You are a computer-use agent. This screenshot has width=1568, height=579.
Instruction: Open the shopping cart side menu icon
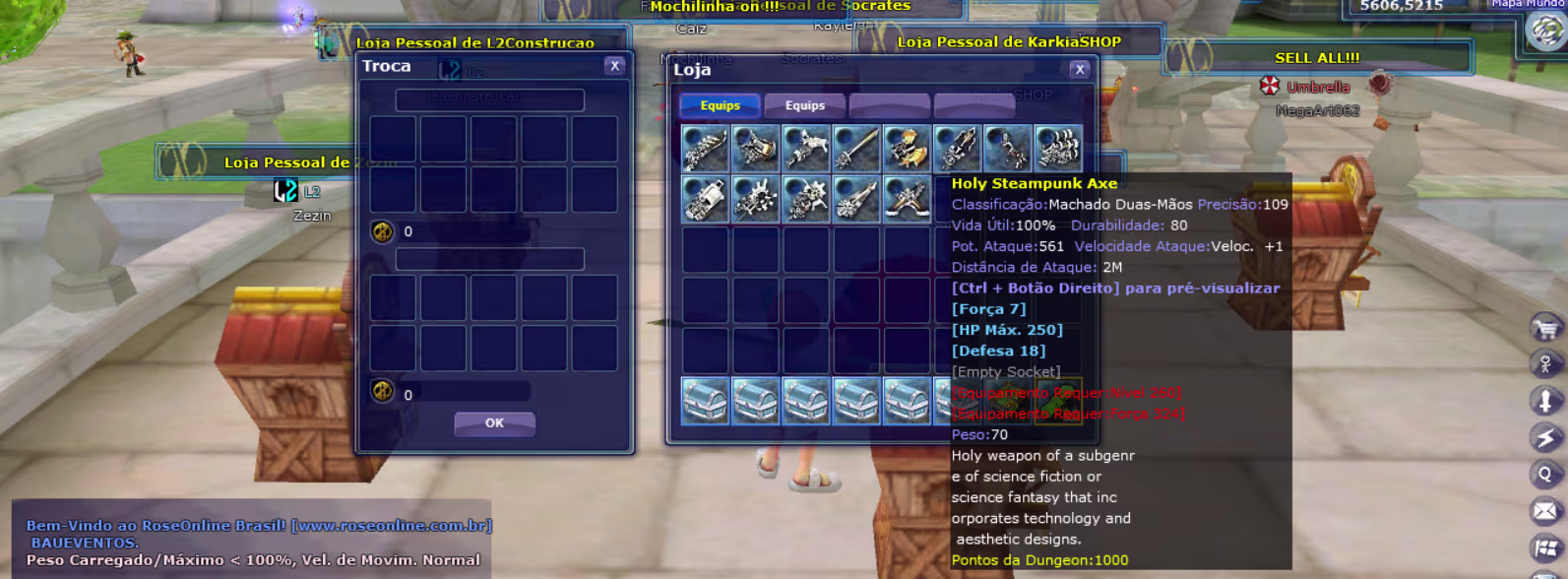tap(1545, 328)
